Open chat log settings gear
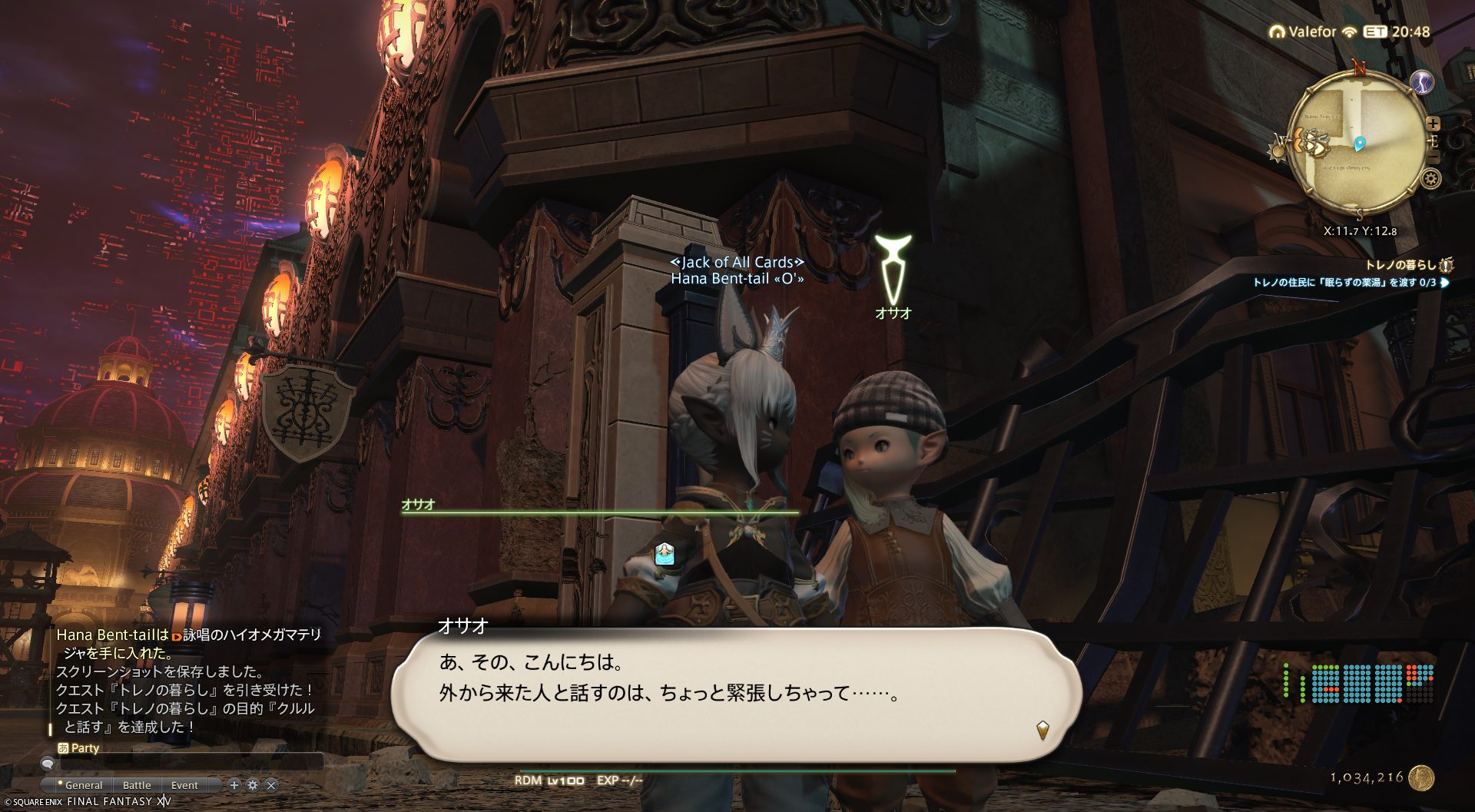This screenshot has height=812, width=1475. coord(253,785)
